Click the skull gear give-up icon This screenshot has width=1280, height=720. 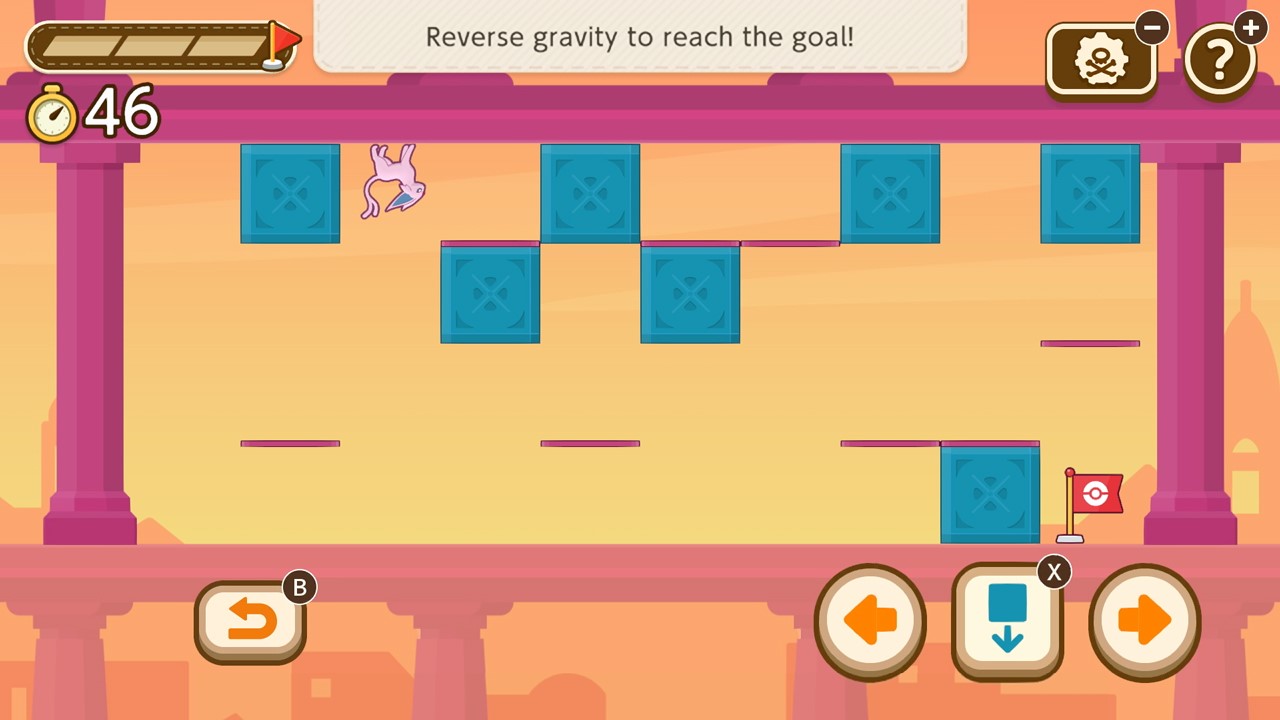[x=1101, y=58]
